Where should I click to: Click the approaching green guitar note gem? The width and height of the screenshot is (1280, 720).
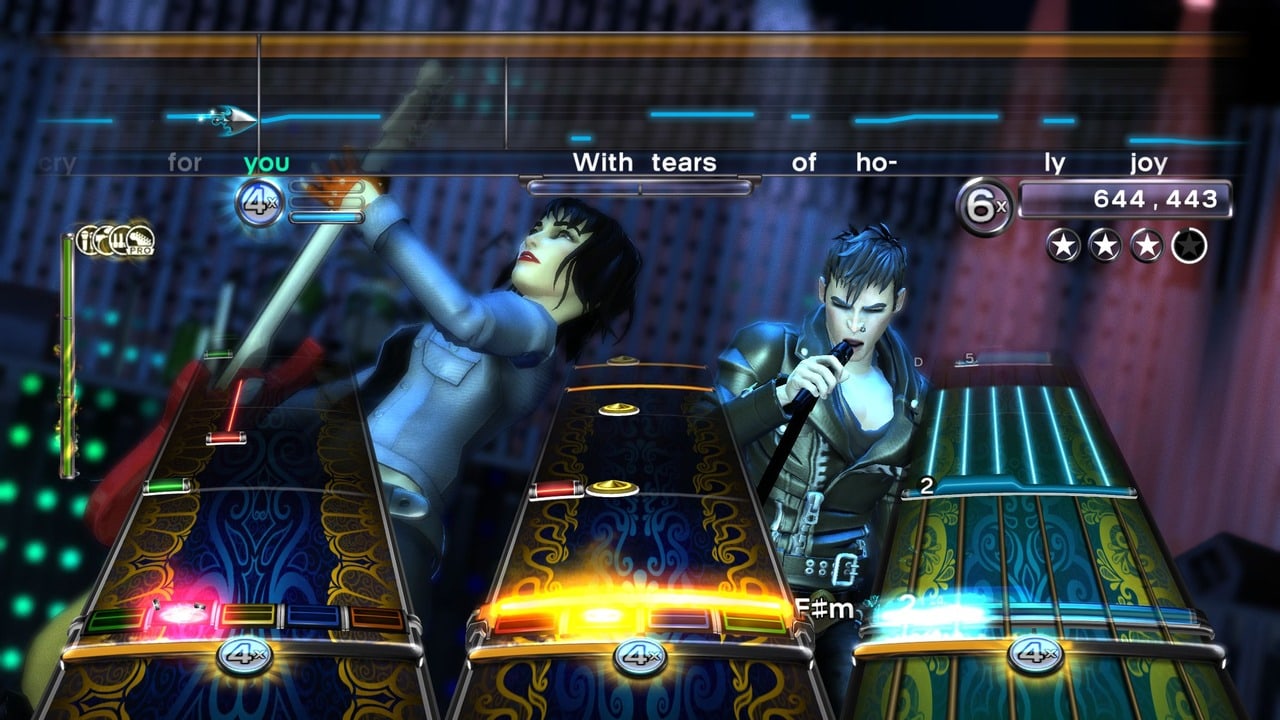(x=167, y=487)
